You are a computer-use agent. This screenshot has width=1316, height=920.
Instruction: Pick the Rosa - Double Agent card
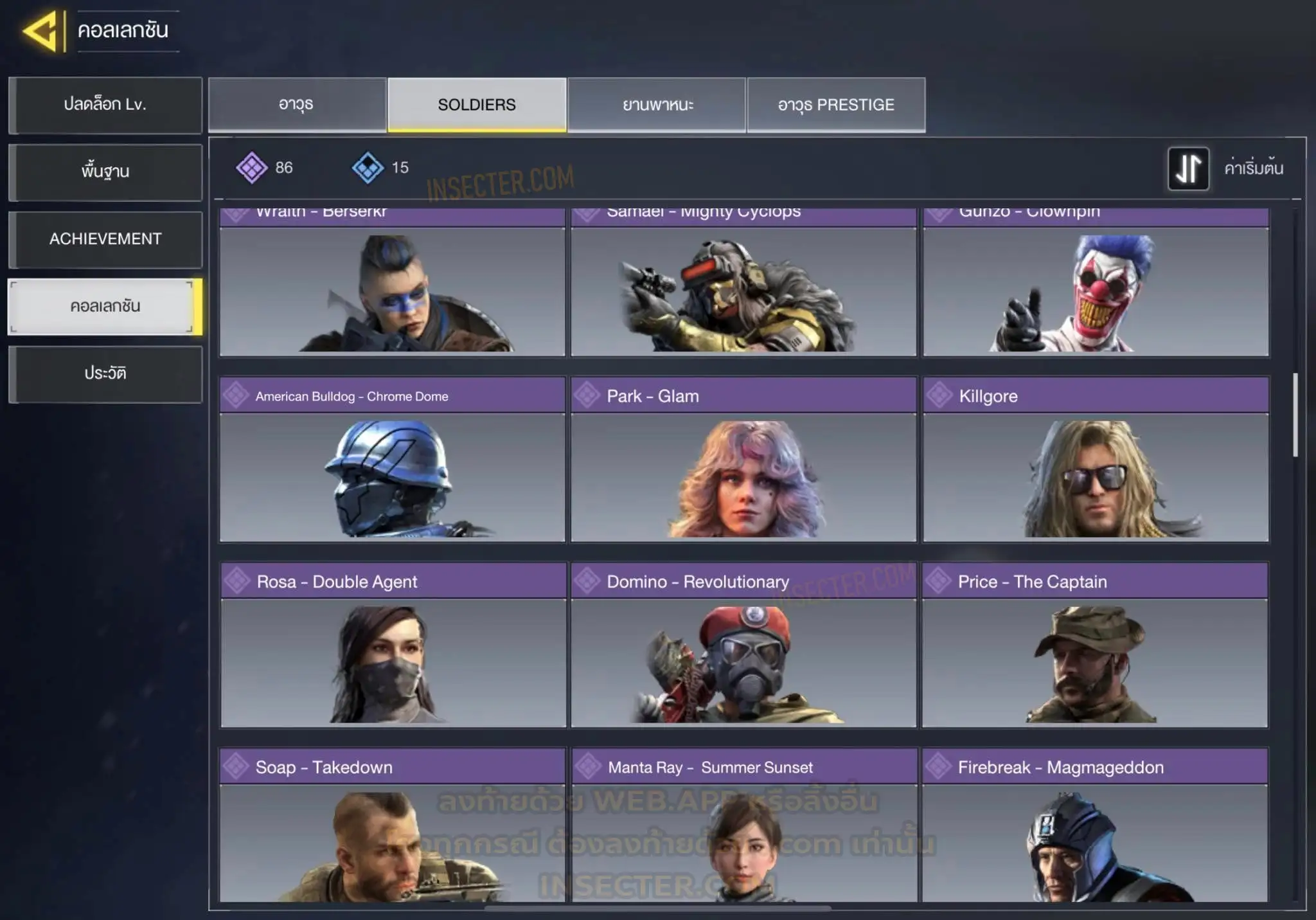(393, 645)
